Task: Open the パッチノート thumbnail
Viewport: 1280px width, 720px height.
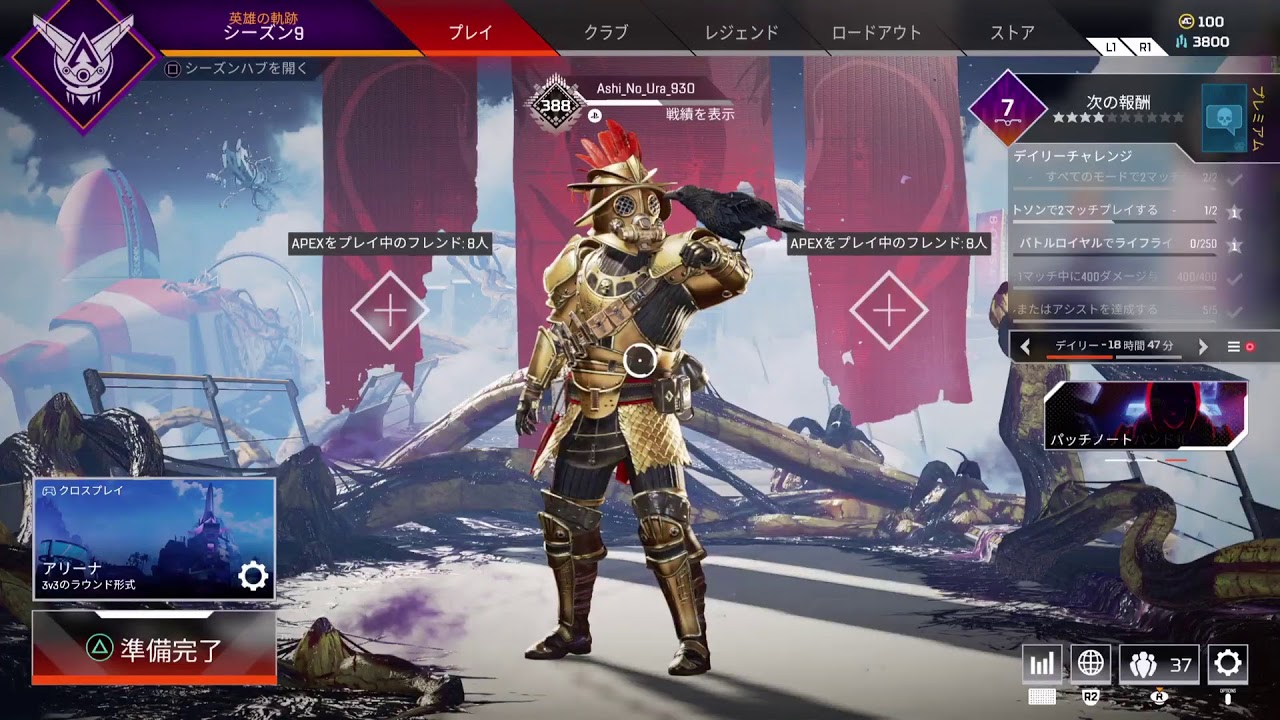Action: [x=1146, y=415]
